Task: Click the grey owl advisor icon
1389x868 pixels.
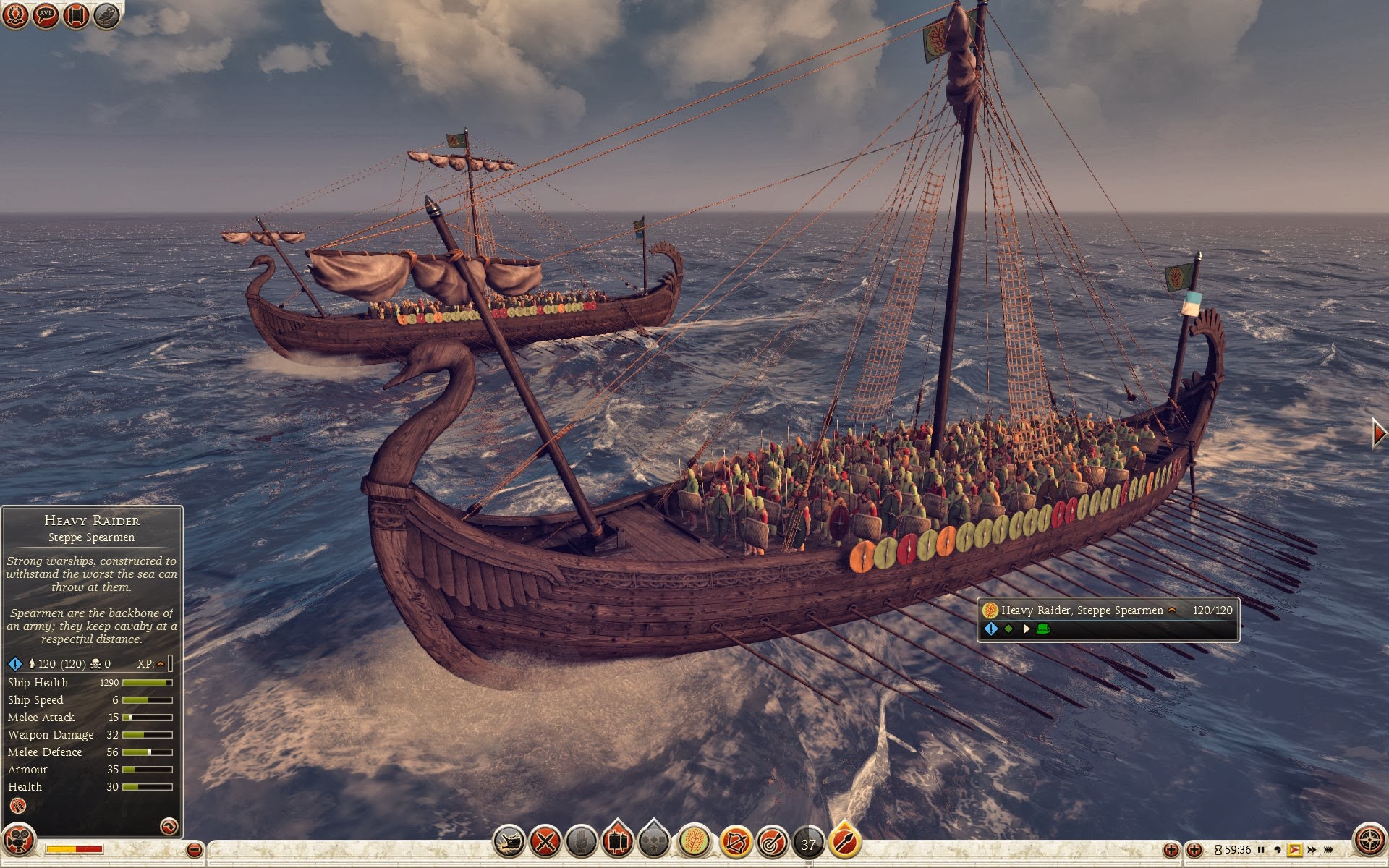Action: click(106, 15)
